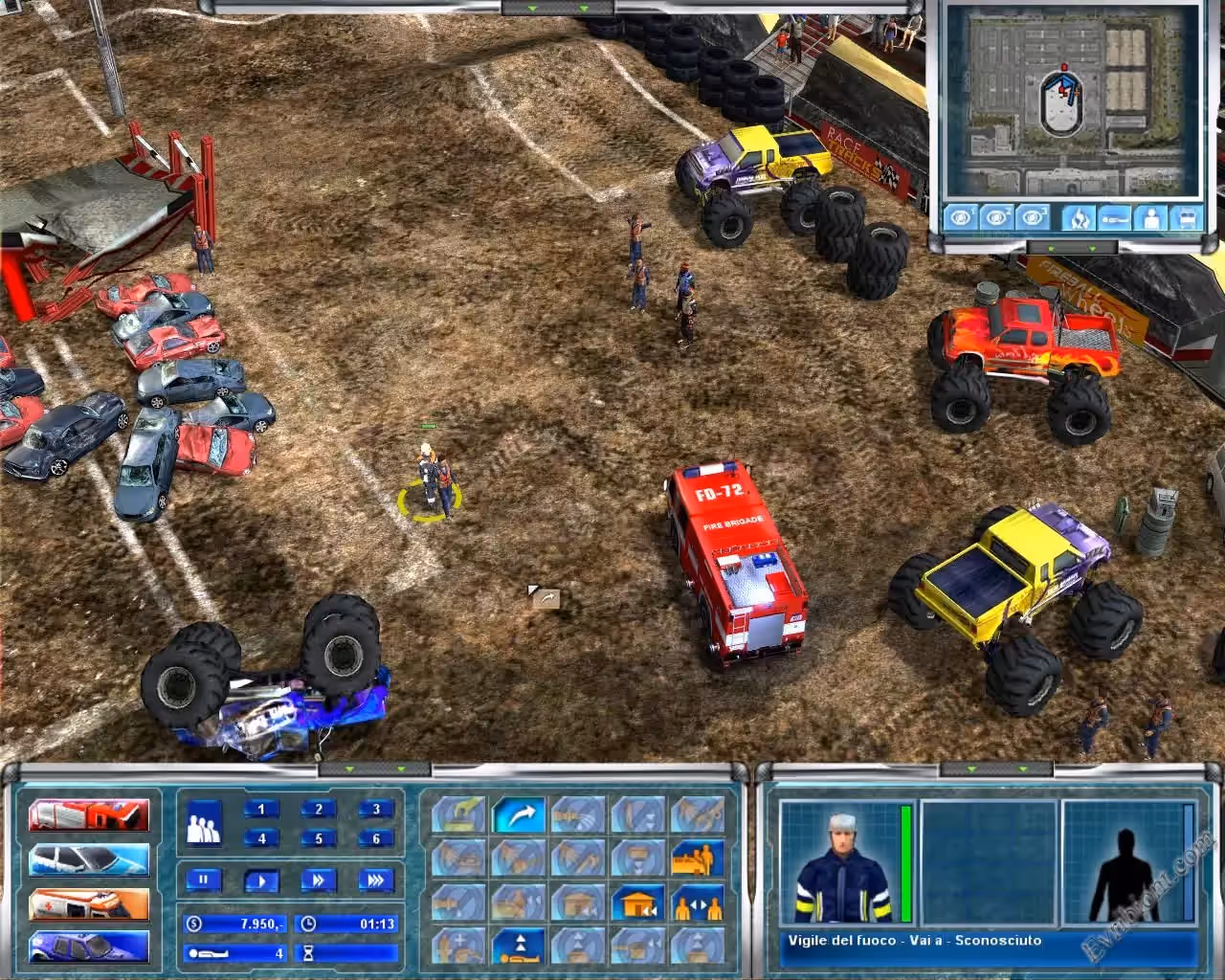The height and width of the screenshot is (980, 1225).
Task: Open the ambulance rescue vehicle menu
Action: pos(89,904)
